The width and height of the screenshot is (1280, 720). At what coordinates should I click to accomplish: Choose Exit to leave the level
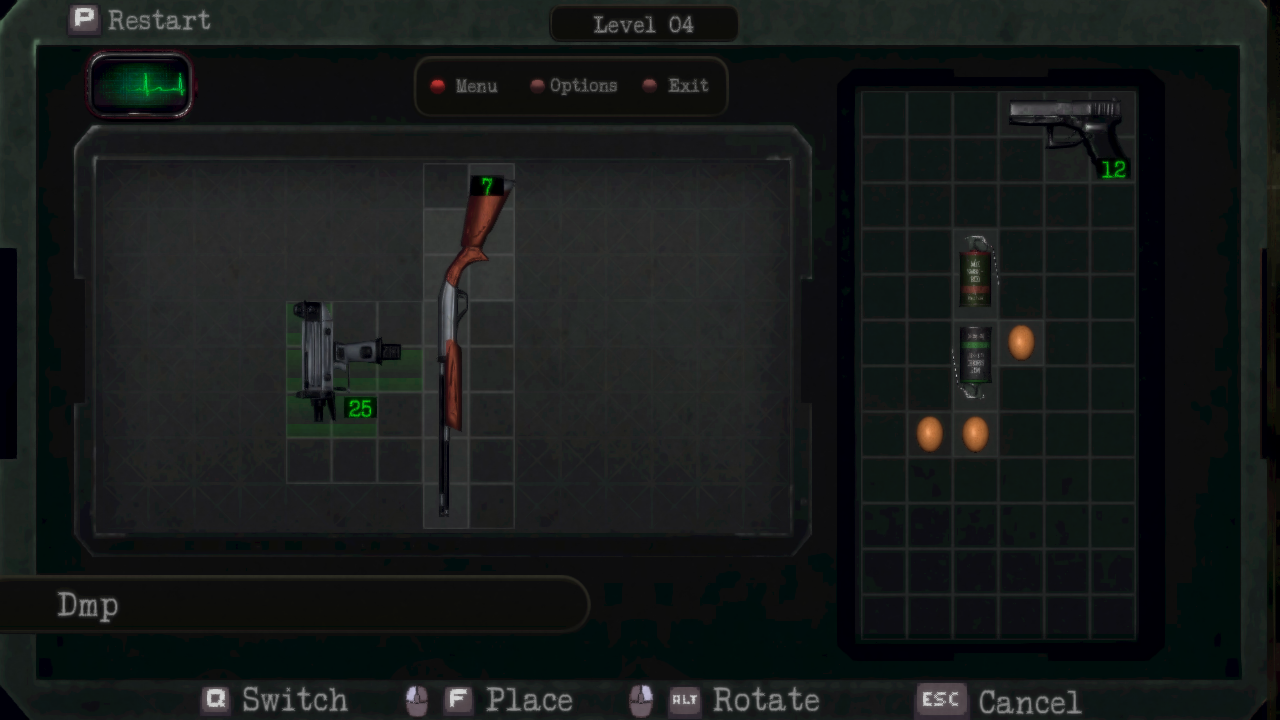point(677,86)
